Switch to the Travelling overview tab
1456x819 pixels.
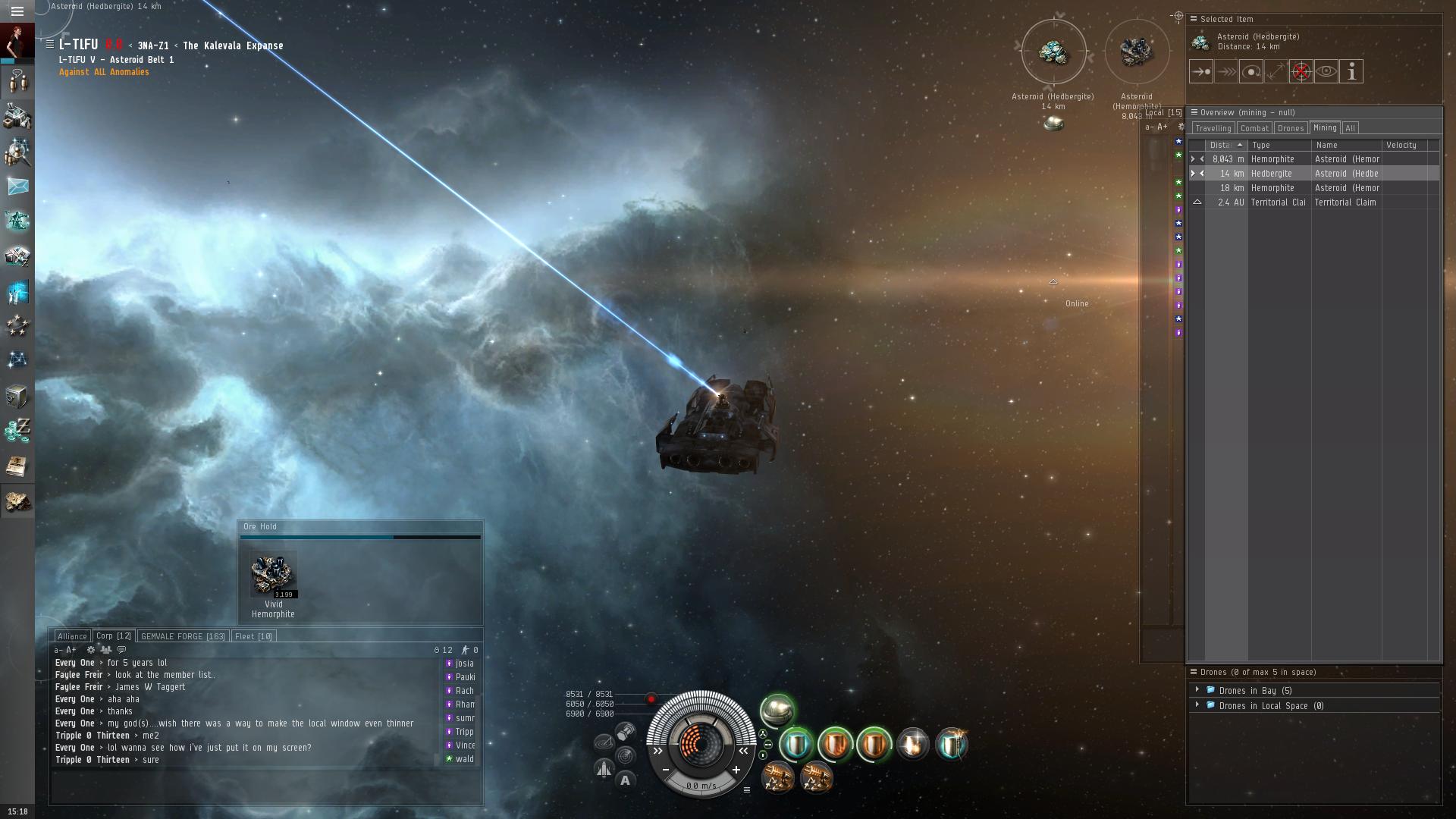[1213, 128]
